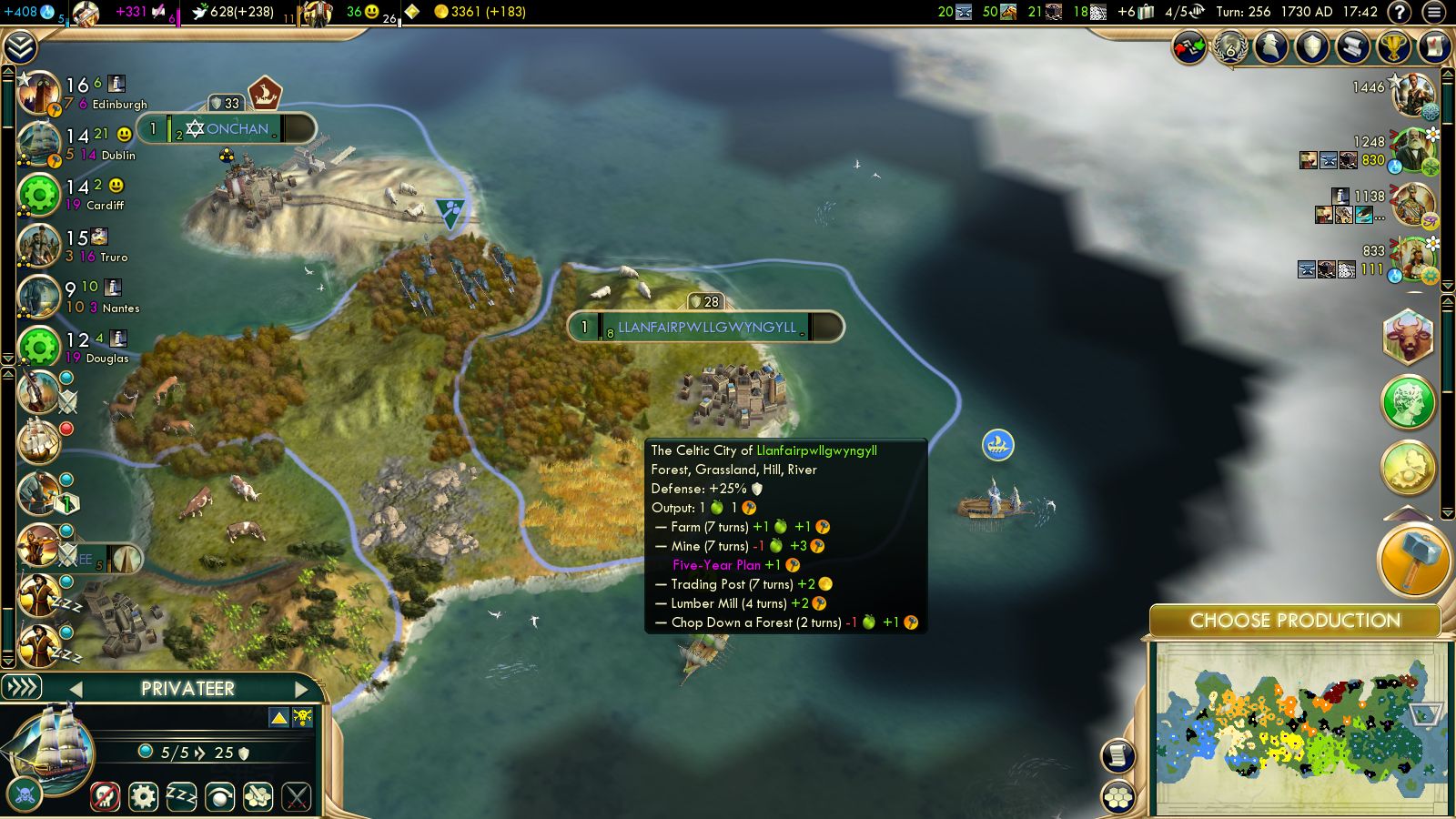This screenshot has width=1456, height=819.
Task: Select the gear action icon in the unit panel
Action: (143, 794)
